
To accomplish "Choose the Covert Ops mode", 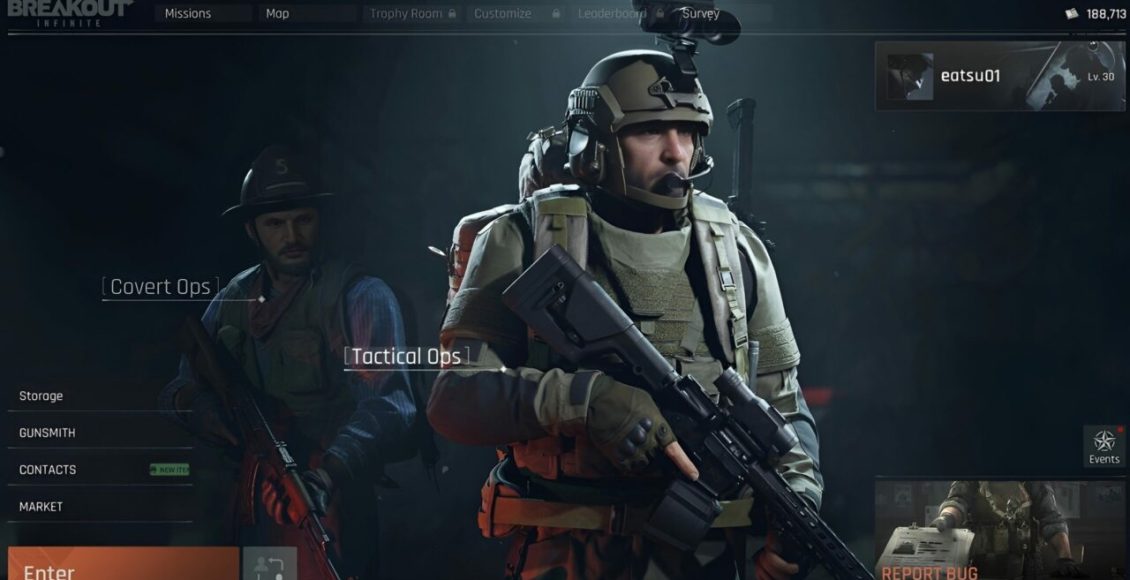I will [160, 287].
